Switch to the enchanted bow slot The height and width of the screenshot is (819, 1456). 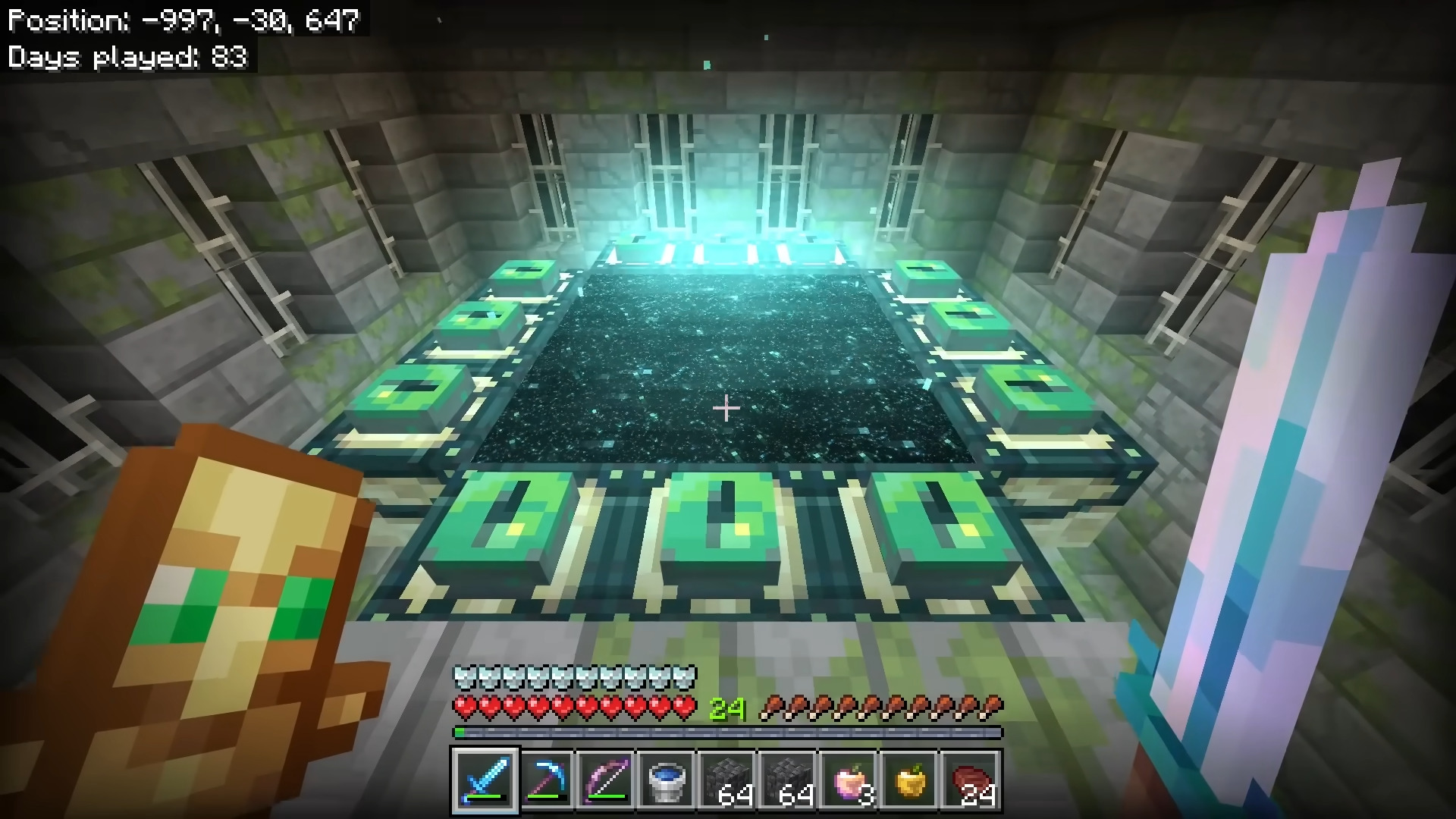[x=606, y=780]
